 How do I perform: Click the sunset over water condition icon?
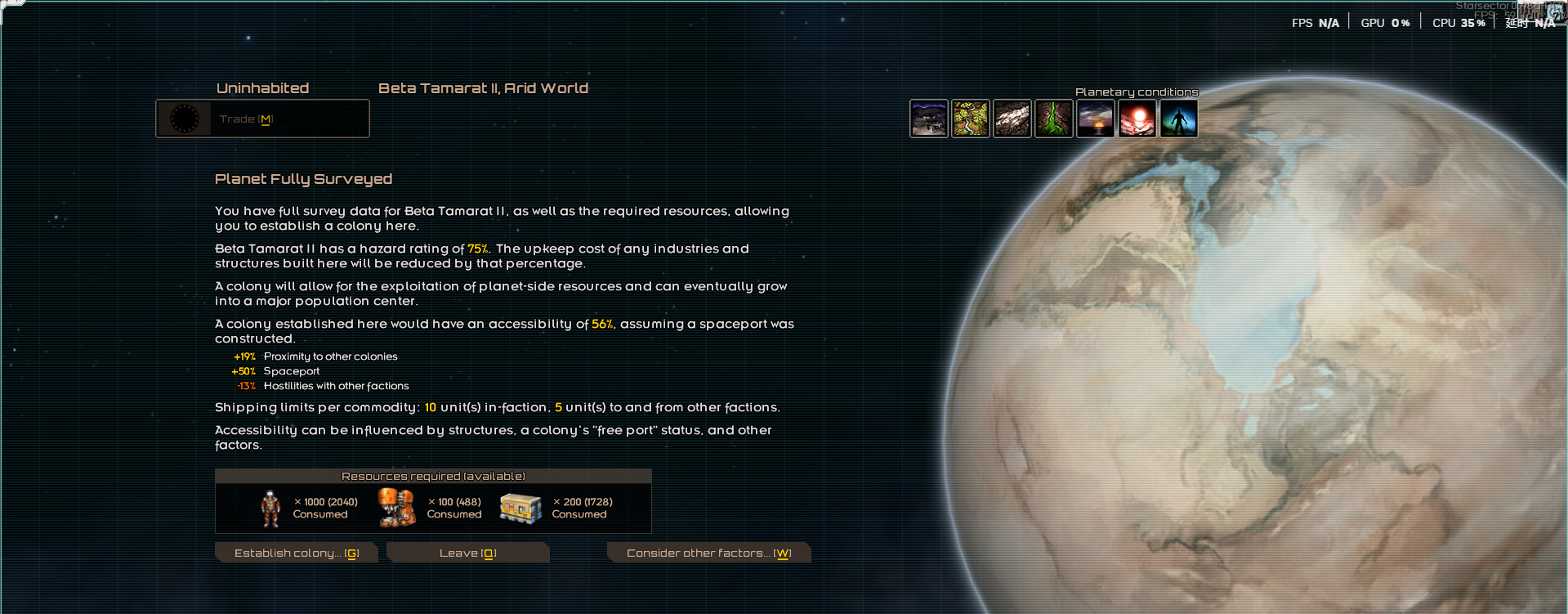pyautogui.click(x=1096, y=119)
